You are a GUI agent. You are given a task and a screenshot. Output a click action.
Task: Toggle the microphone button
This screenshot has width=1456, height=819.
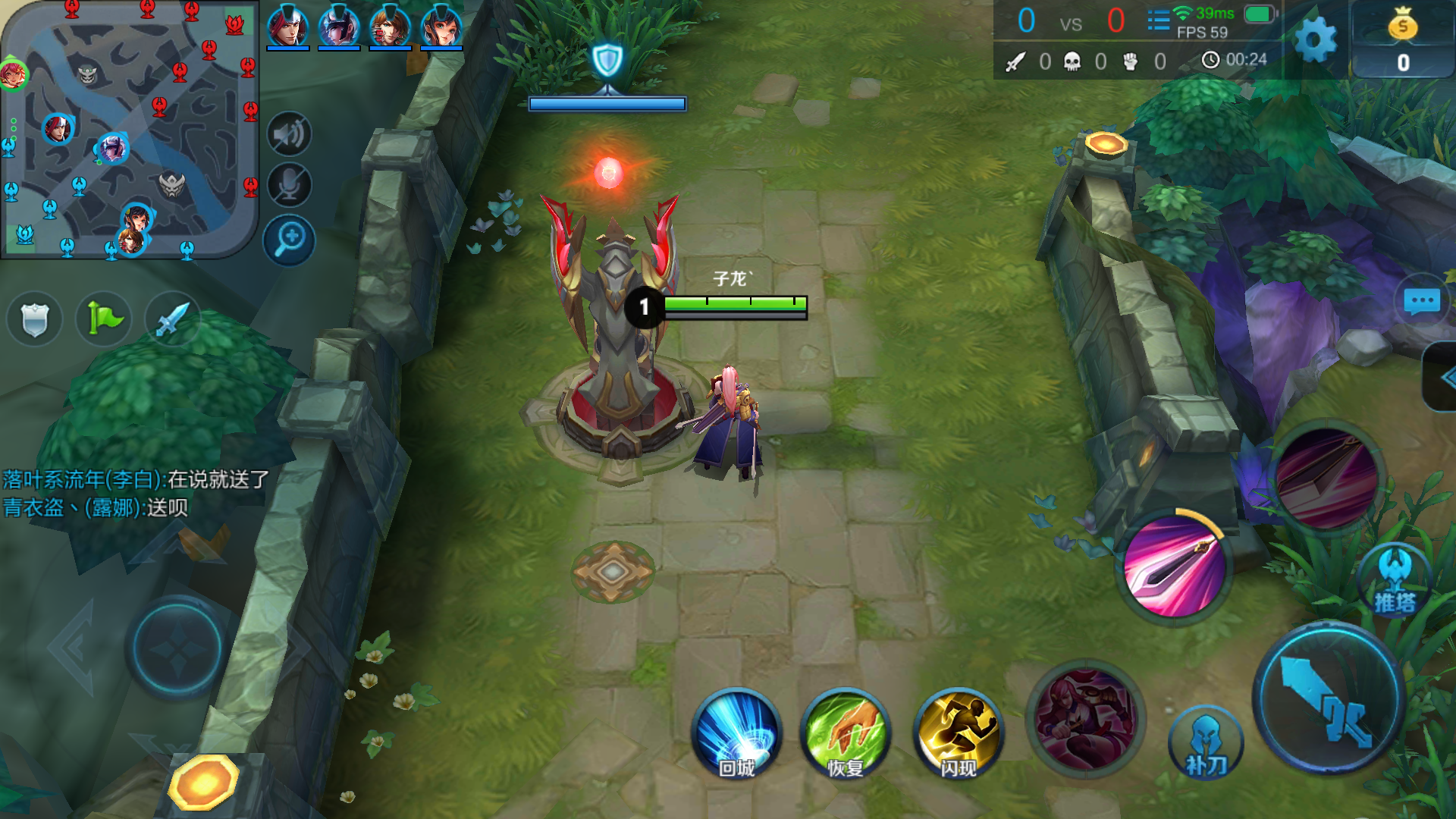(x=289, y=185)
